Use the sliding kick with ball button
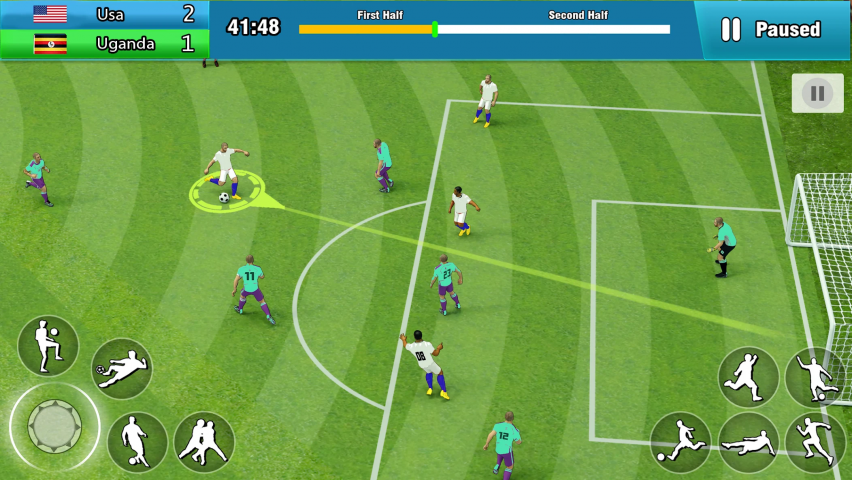852x480 pixels. click(122, 369)
